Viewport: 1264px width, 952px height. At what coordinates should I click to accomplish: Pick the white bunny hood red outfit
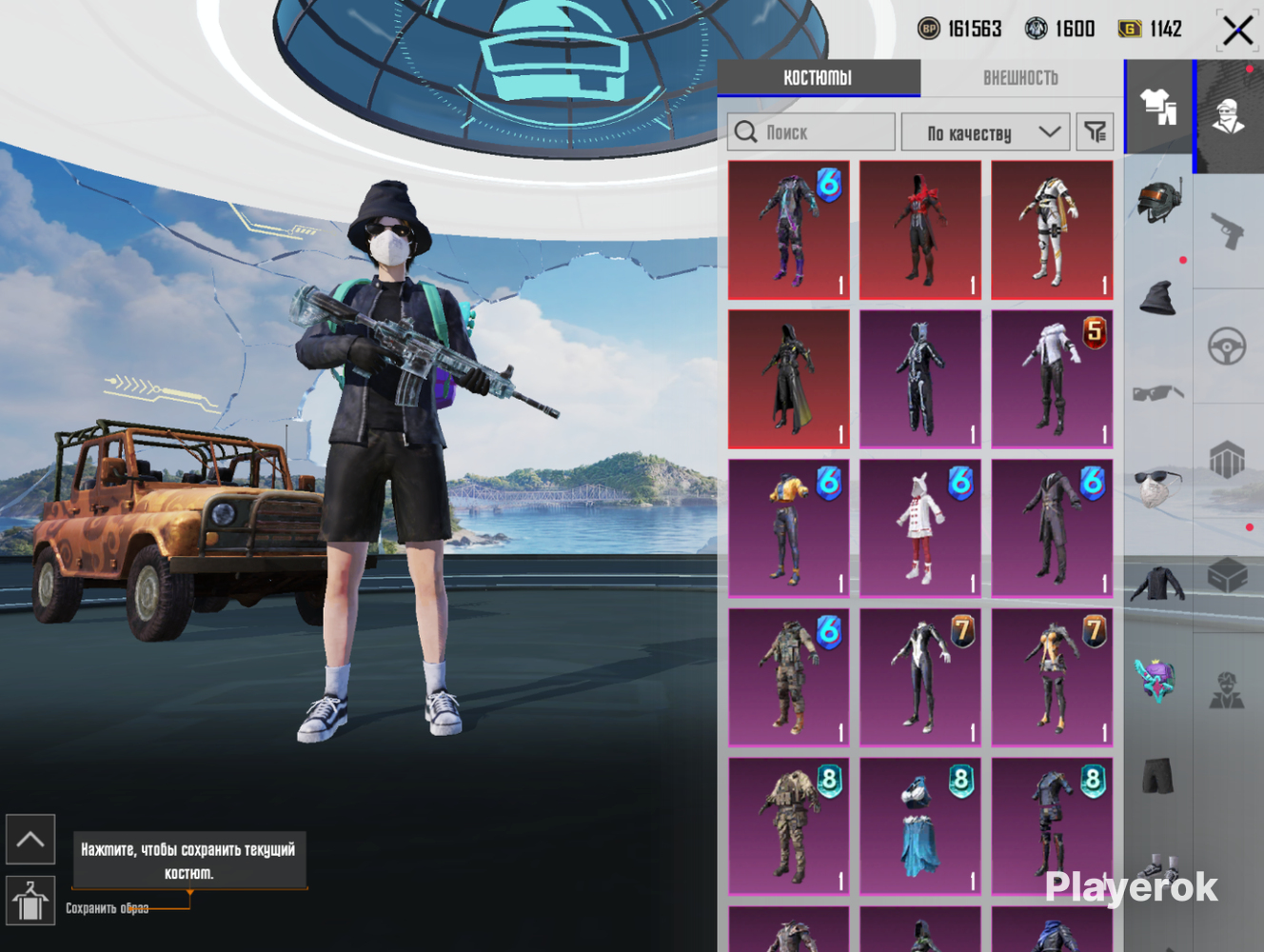pyautogui.click(x=920, y=528)
